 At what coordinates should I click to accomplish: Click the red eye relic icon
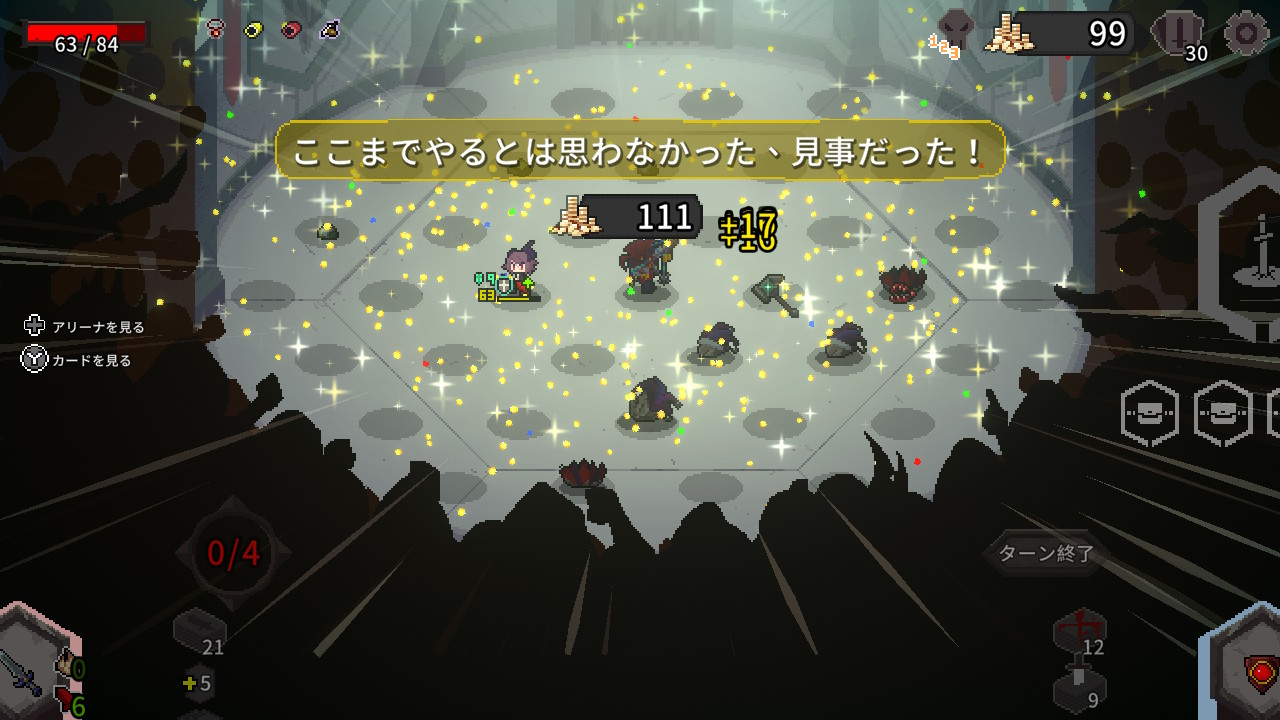coord(291,30)
